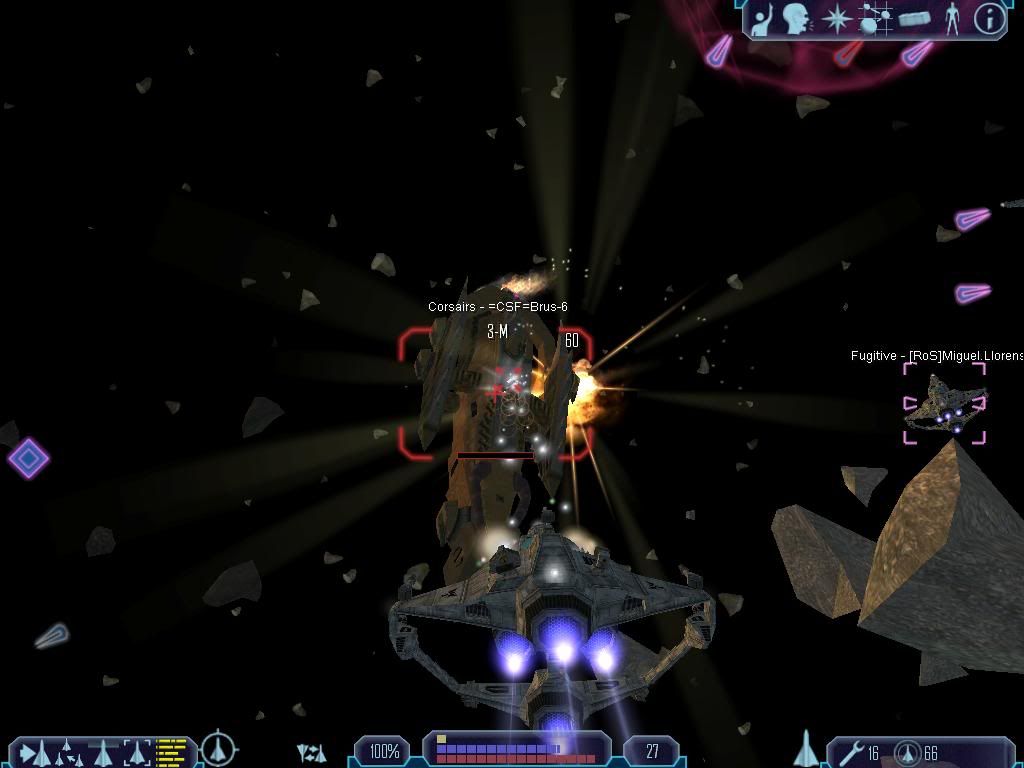Click the trade request icon (ships with arrows)

312,752
